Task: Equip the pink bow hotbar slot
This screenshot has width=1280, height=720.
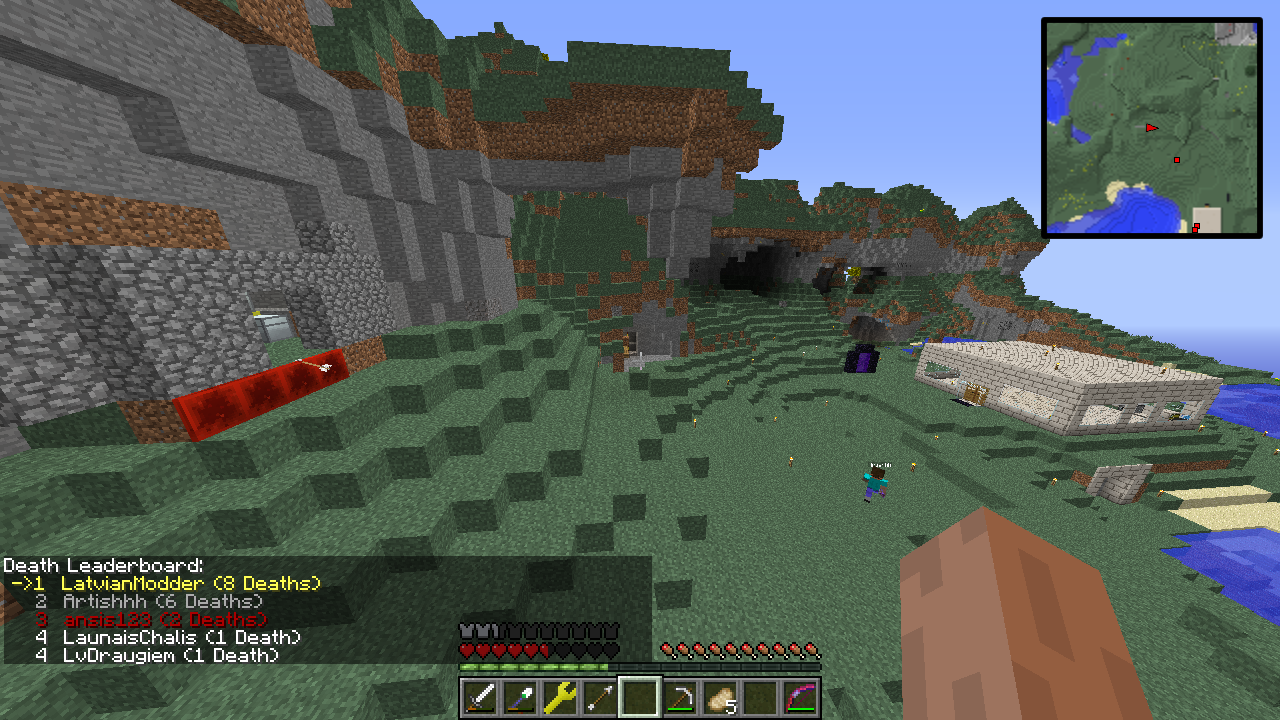Action: (800, 697)
